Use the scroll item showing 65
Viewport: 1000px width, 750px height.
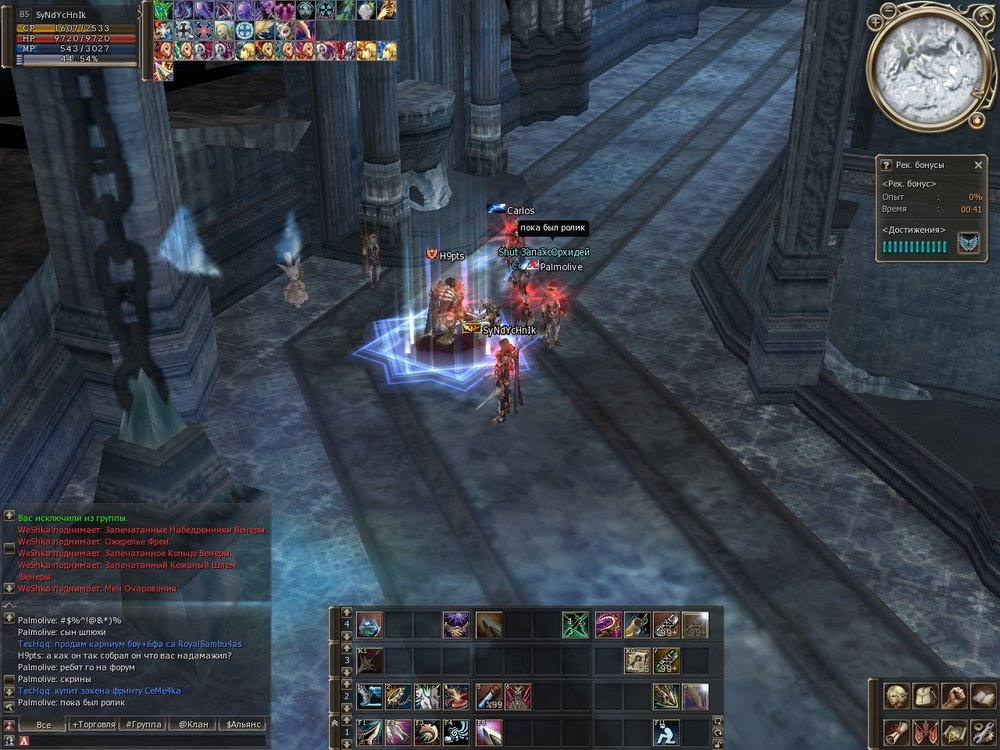pos(637,660)
